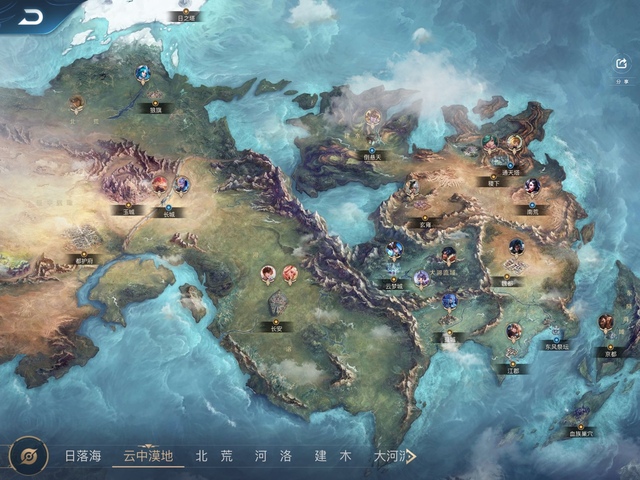Switch to the 北荒 region tab

coord(214,456)
